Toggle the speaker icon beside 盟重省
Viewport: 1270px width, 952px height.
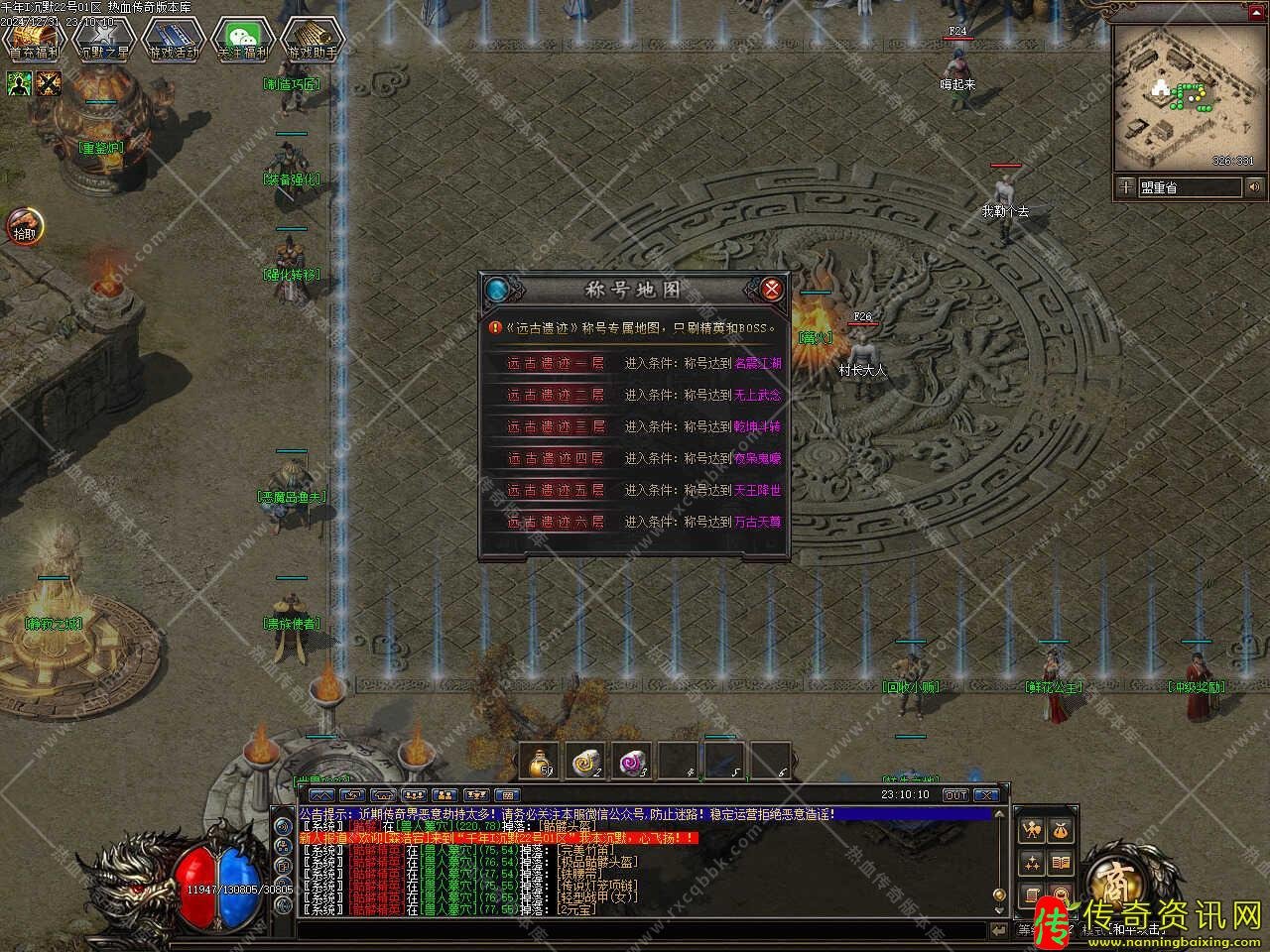1254,186
